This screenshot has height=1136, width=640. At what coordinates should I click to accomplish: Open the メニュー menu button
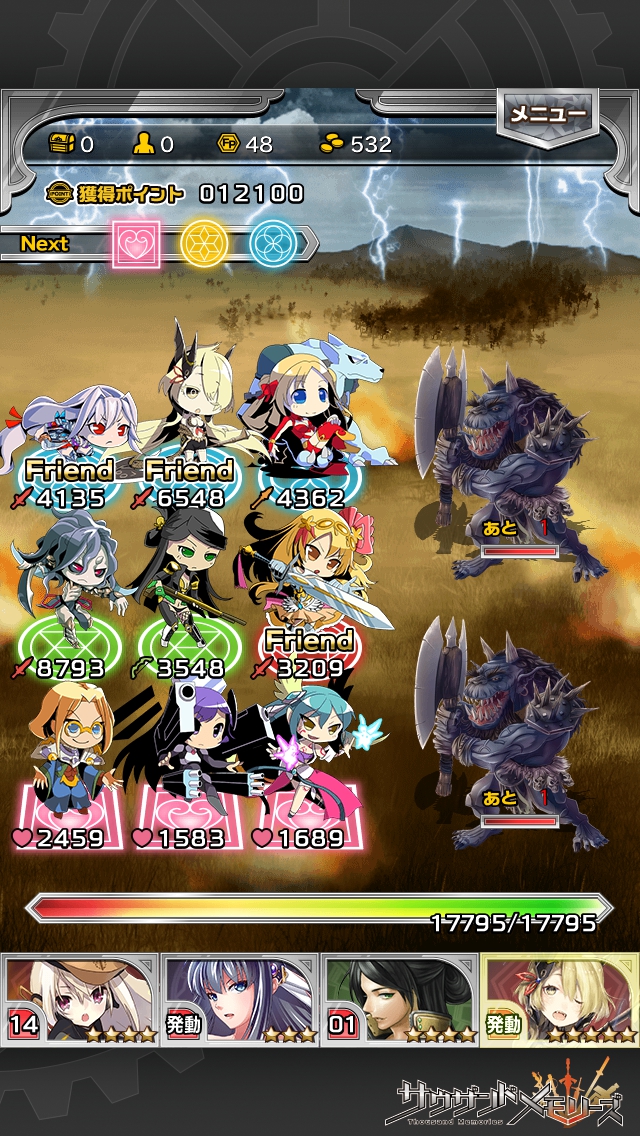[547, 115]
